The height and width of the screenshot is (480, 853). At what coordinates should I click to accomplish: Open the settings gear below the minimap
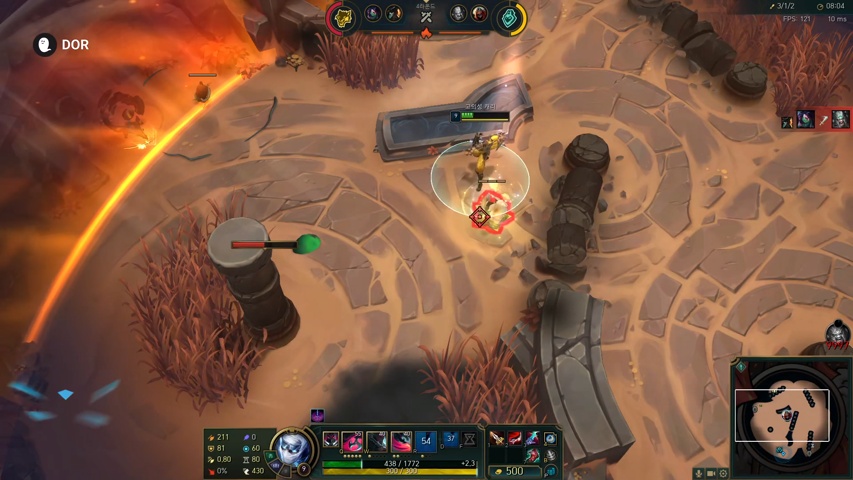724,473
